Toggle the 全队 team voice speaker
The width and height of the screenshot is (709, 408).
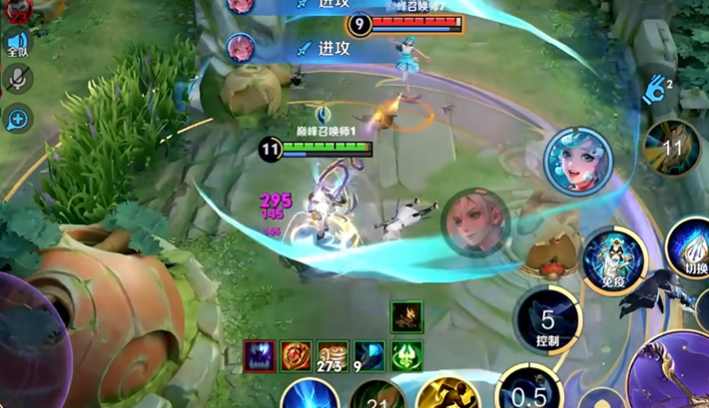[17, 45]
